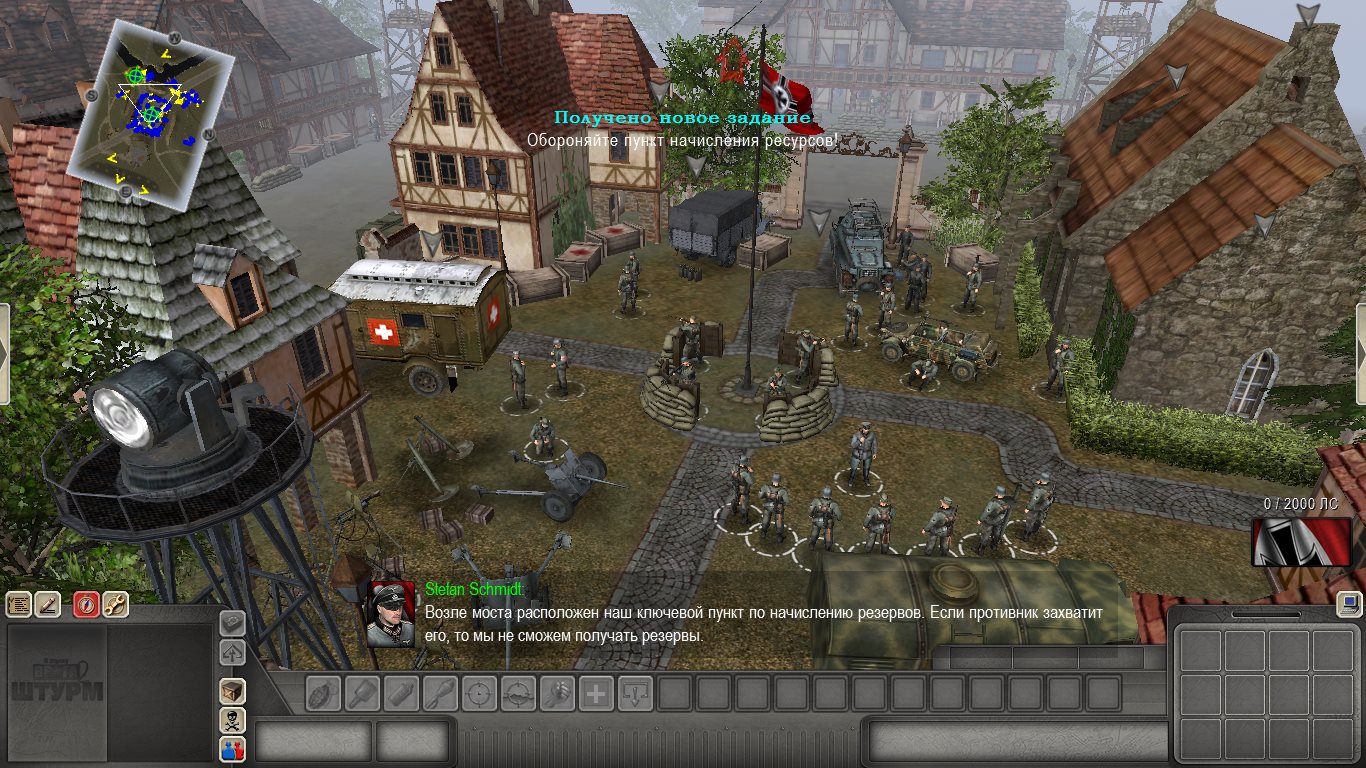
Task: Click the tactical minimap
Action: pyautogui.click(x=152, y=112)
